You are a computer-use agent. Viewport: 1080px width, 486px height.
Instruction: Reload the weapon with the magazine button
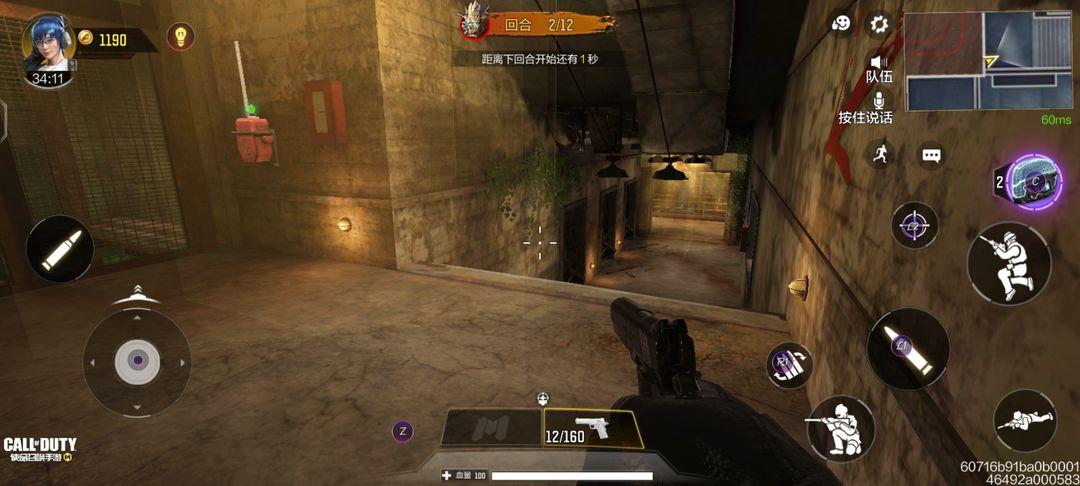click(789, 365)
